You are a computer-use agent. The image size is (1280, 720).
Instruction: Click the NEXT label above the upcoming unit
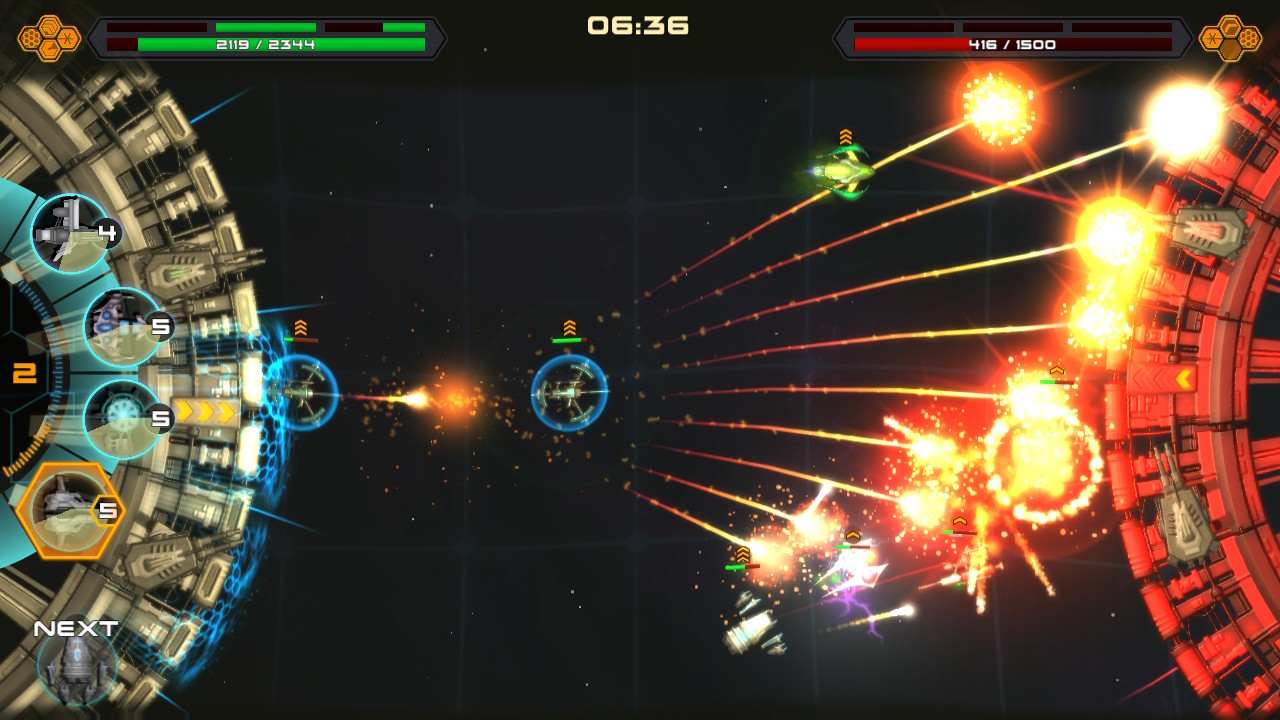[75, 629]
